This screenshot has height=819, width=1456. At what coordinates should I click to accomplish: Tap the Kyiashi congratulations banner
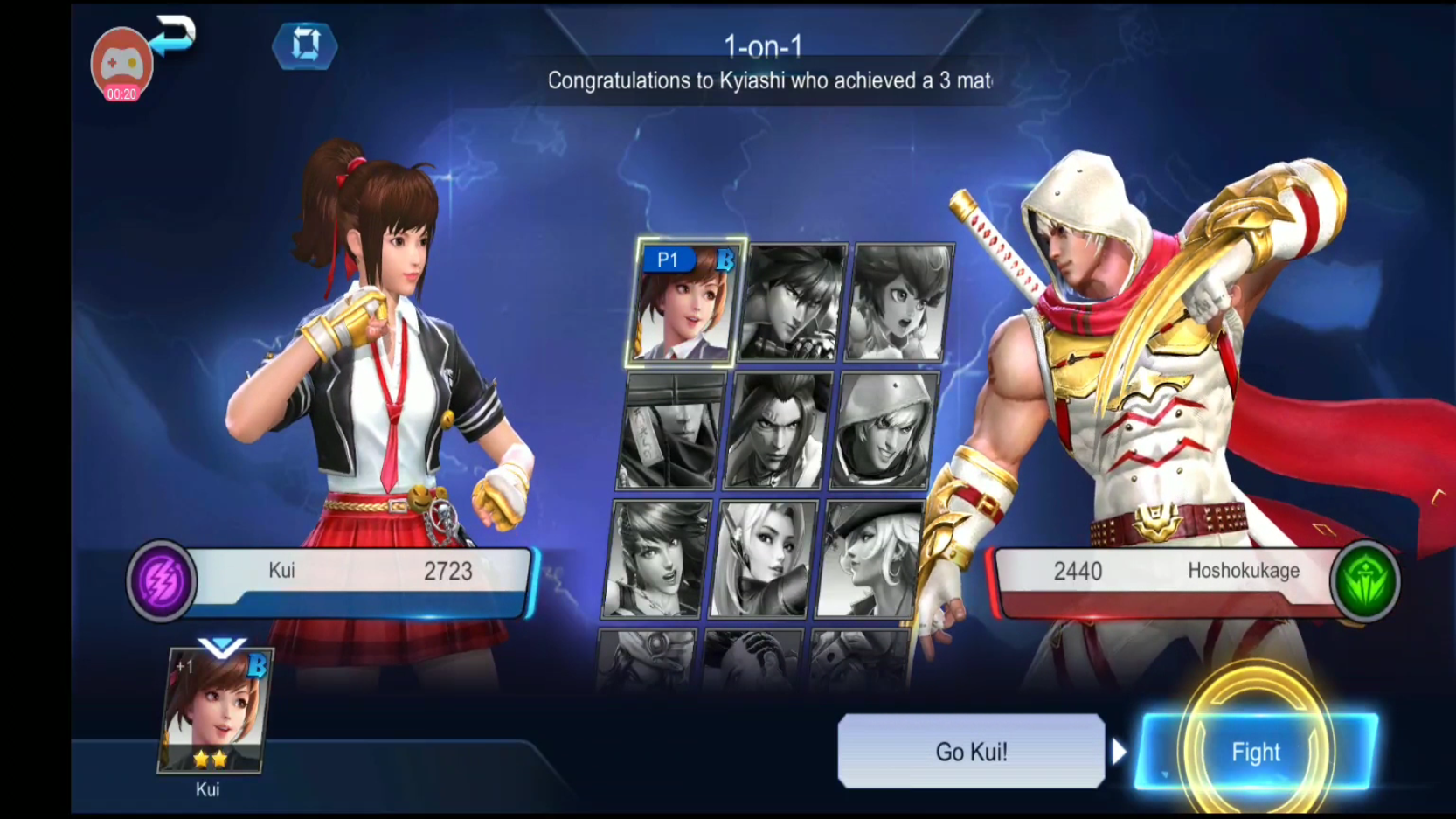point(767,83)
